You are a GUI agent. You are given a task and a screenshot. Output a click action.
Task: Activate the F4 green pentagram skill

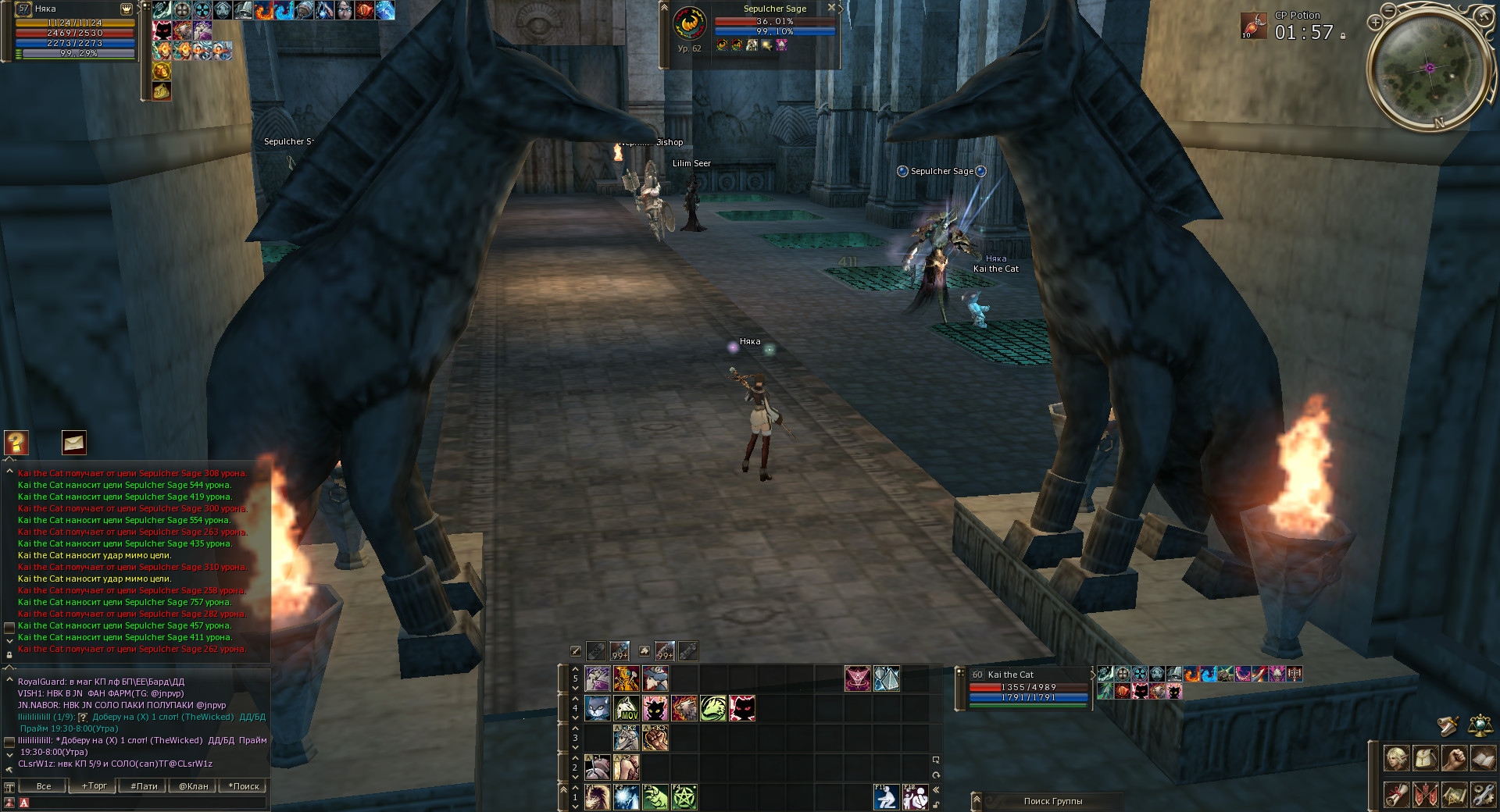(x=684, y=797)
